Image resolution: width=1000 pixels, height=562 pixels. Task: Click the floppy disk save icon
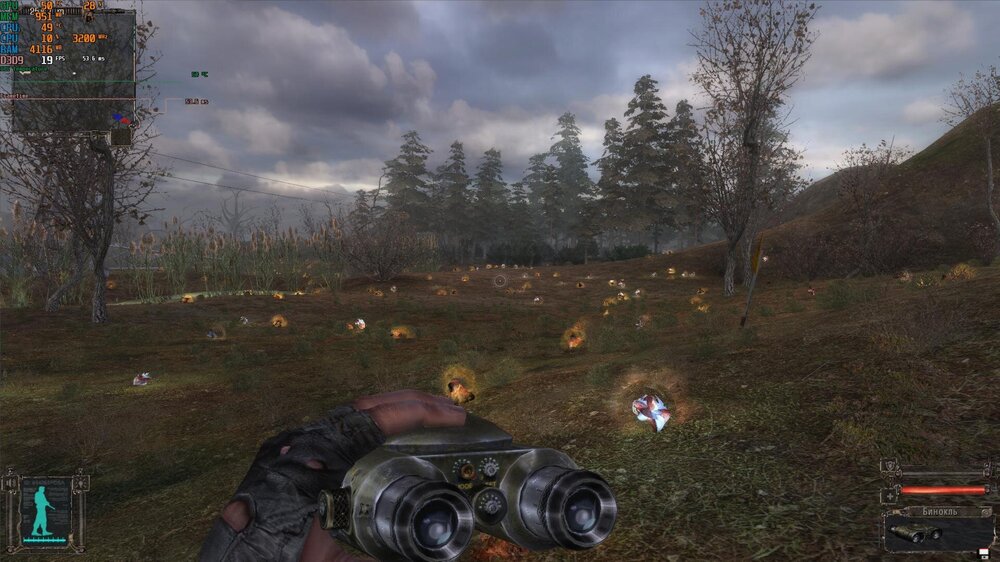pos(982,552)
